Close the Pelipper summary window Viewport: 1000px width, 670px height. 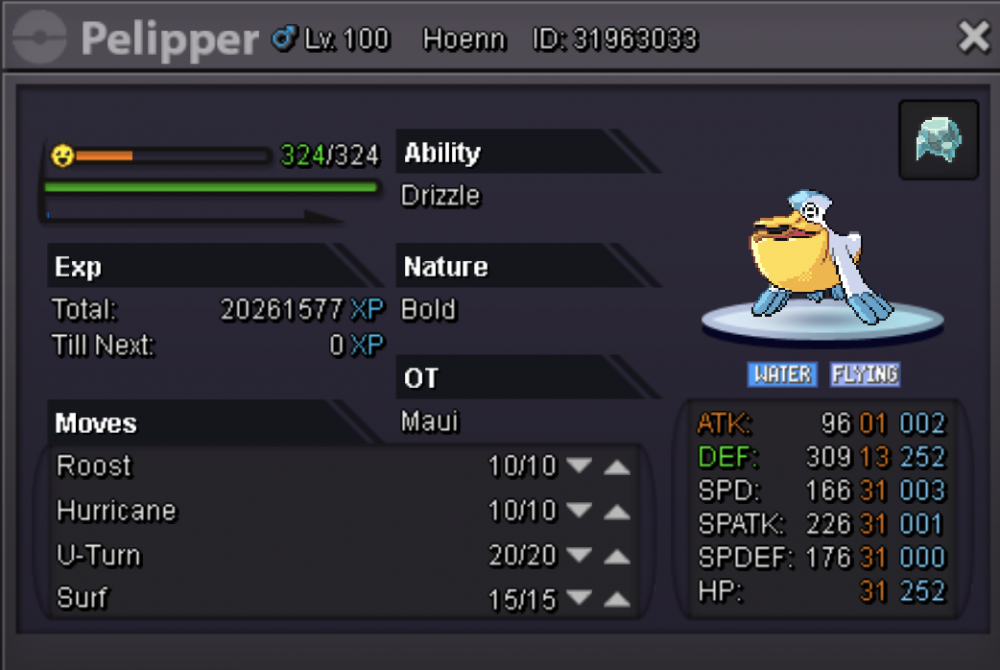[973, 38]
